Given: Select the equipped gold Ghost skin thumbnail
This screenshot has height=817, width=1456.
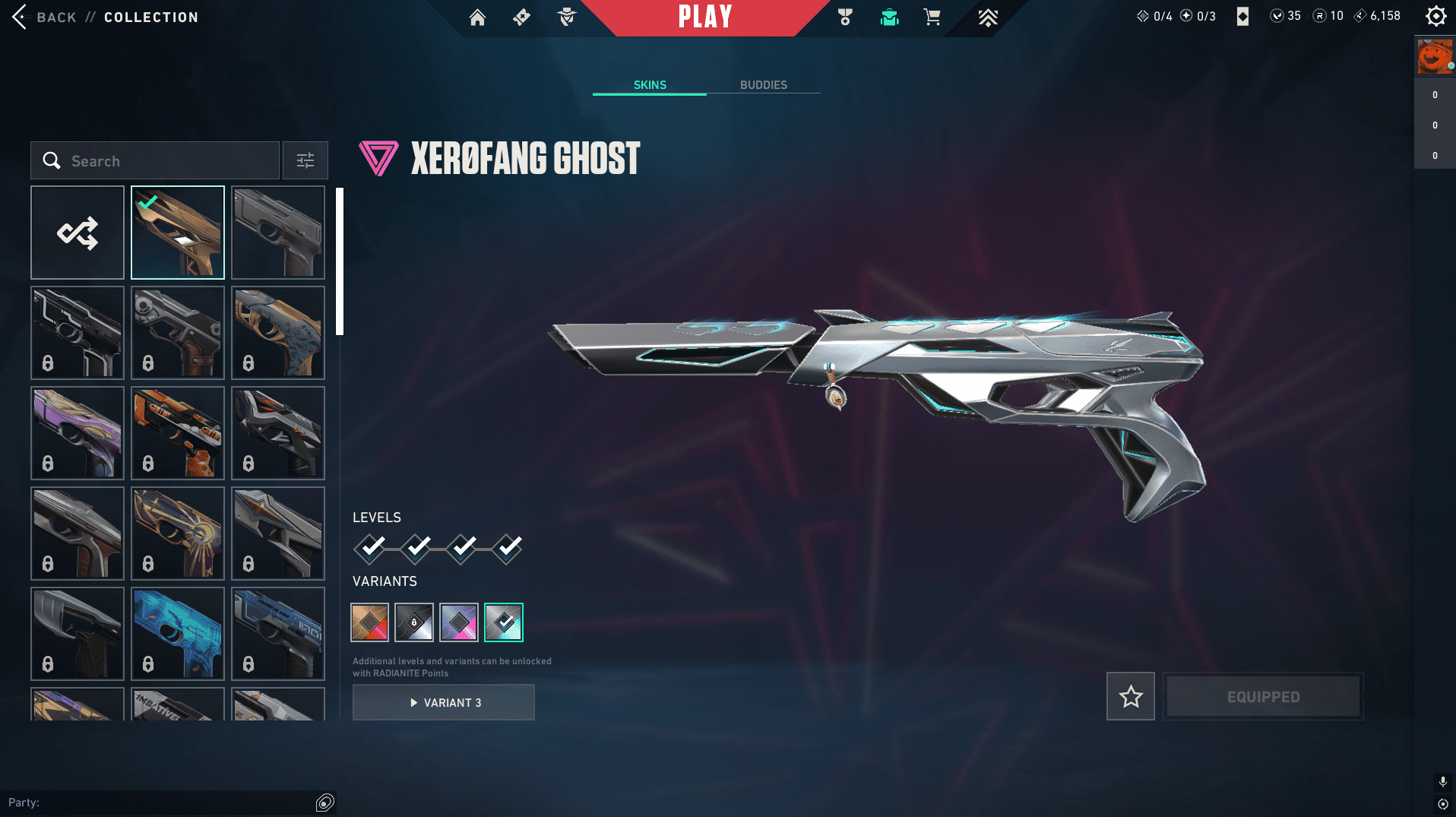Looking at the screenshot, I should [x=178, y=233].
